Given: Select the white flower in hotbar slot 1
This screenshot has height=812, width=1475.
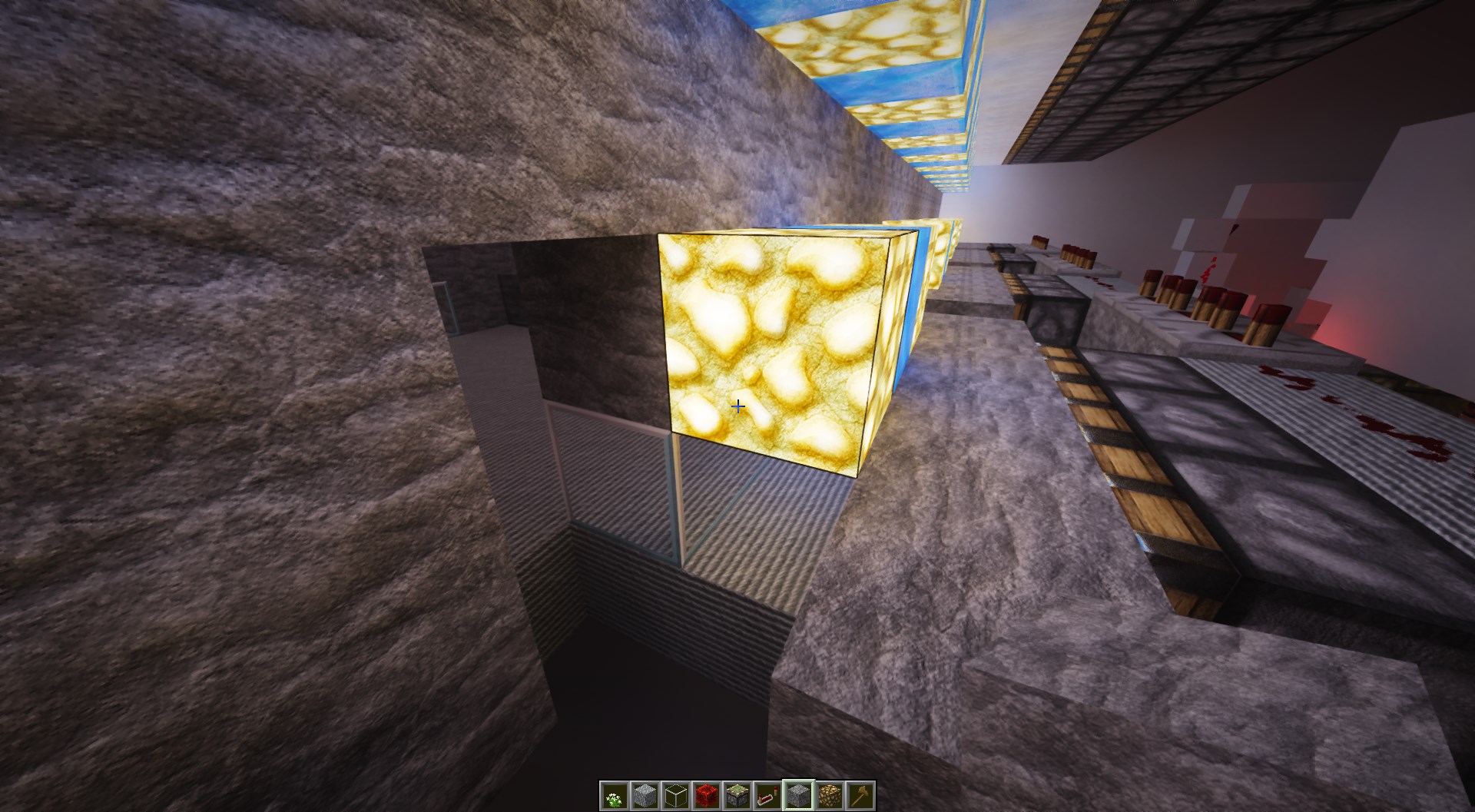Looking at the screenshot, I should [613, 797].
